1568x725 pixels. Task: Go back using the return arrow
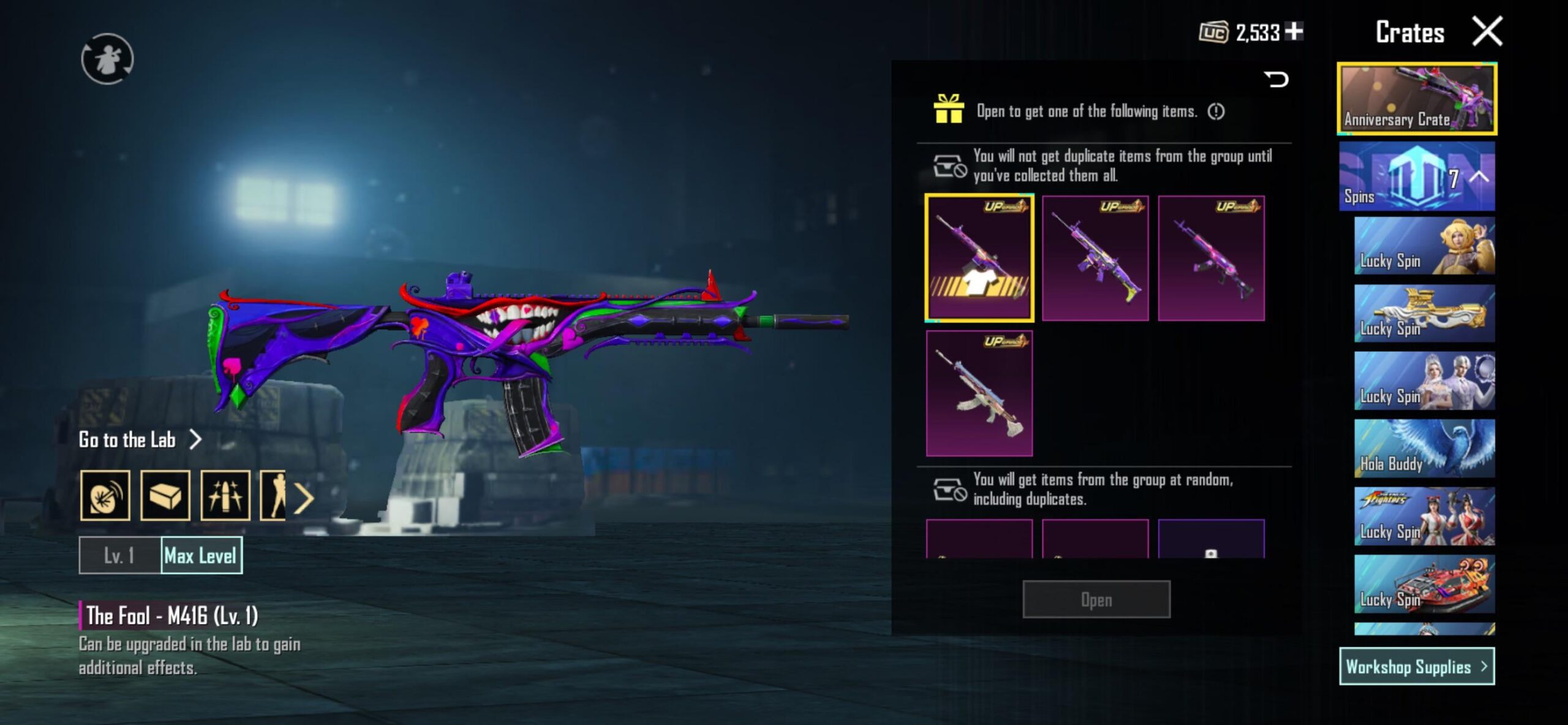1277,79
